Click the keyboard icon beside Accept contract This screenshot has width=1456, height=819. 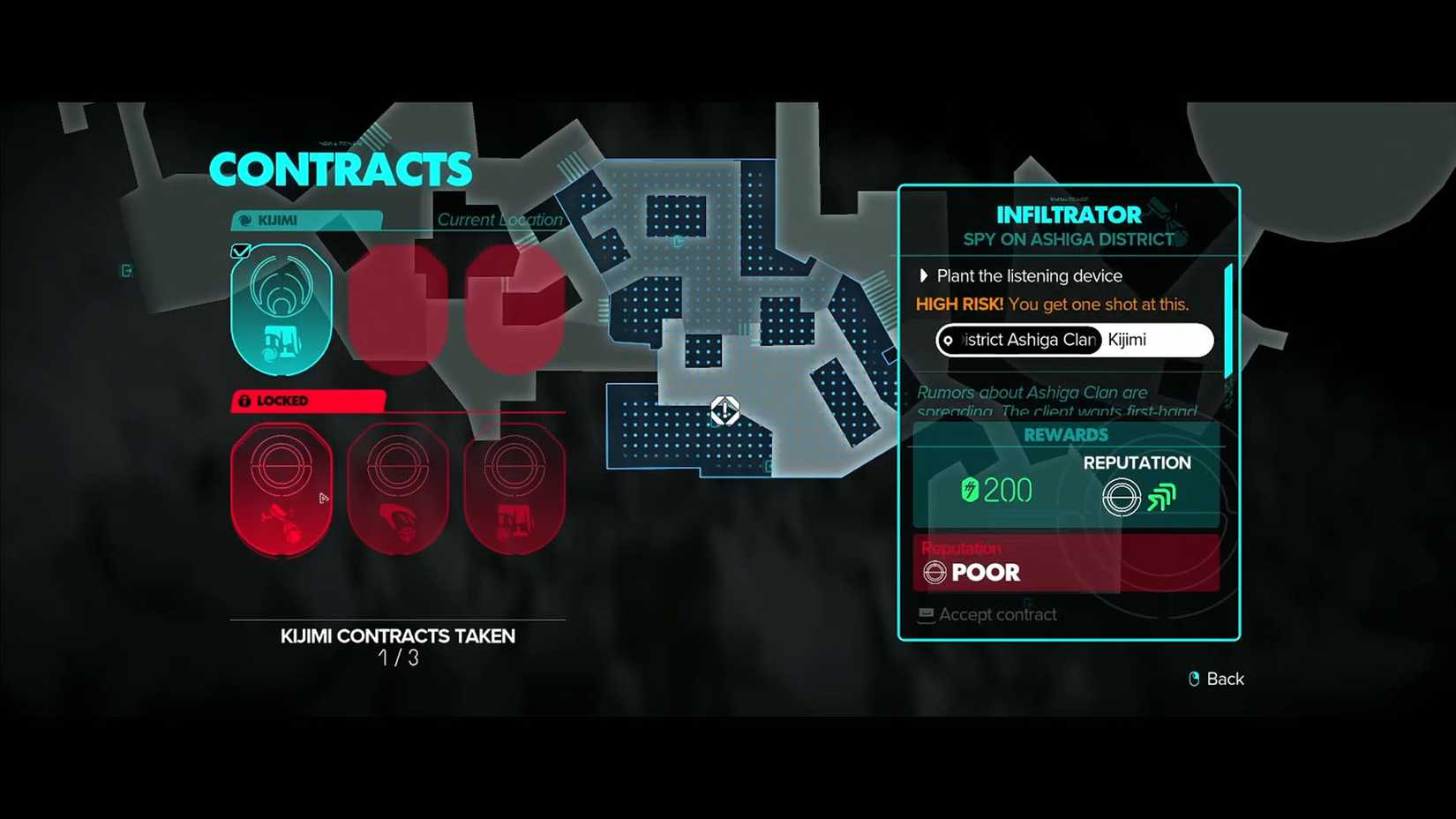(925, 614)
